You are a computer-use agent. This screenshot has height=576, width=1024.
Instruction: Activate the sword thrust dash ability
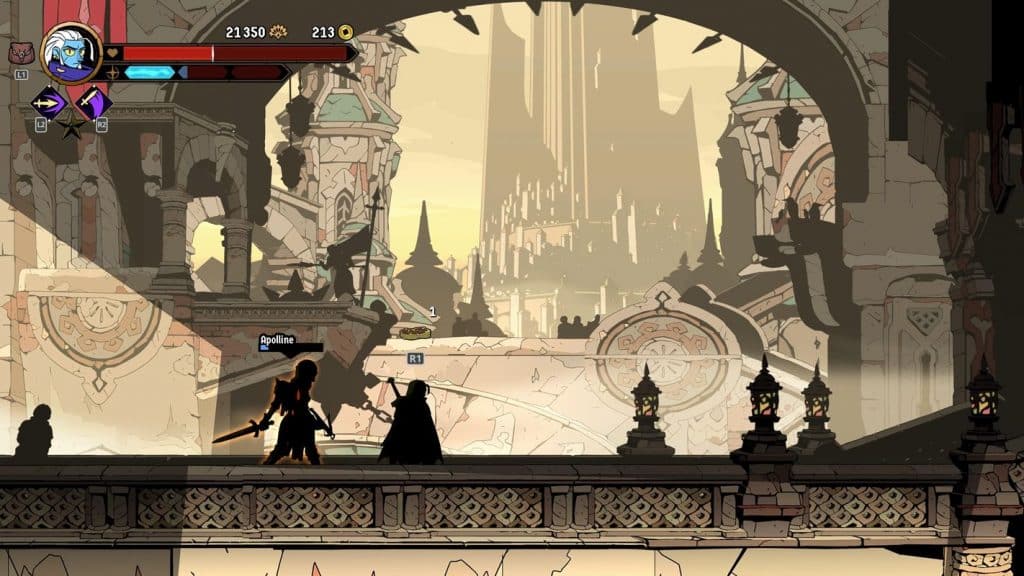(x=48, y=102)
